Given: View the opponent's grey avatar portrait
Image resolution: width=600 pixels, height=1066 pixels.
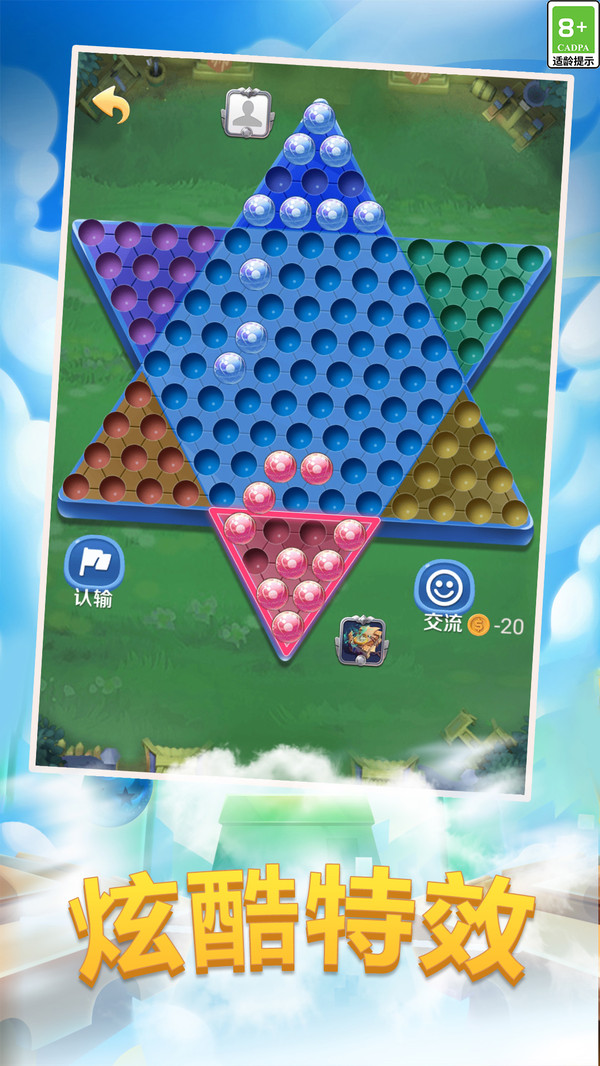Looking at the screenshot, I should pos(245,112).
